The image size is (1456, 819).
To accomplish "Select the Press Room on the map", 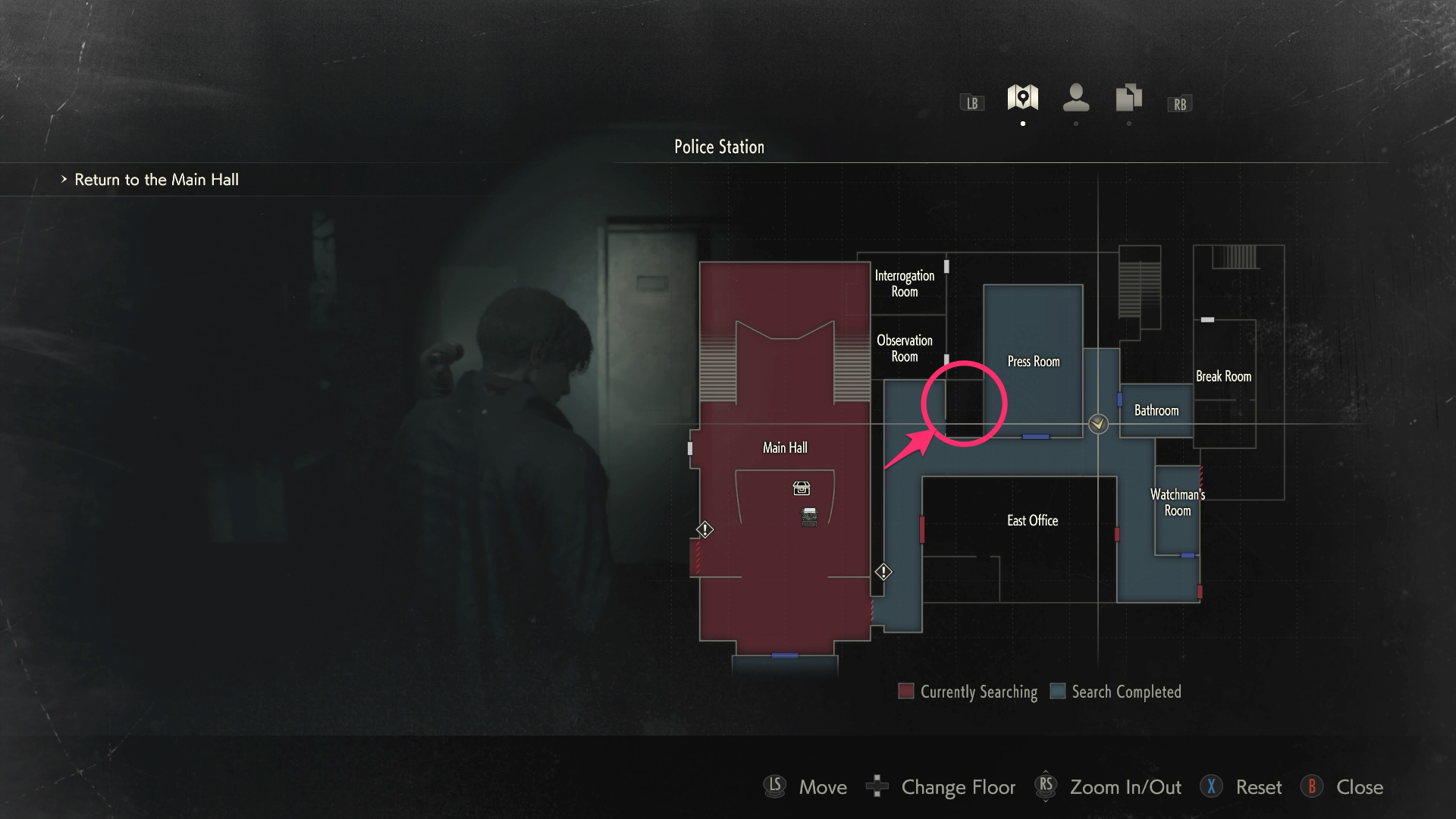I will click(1033, 362).
